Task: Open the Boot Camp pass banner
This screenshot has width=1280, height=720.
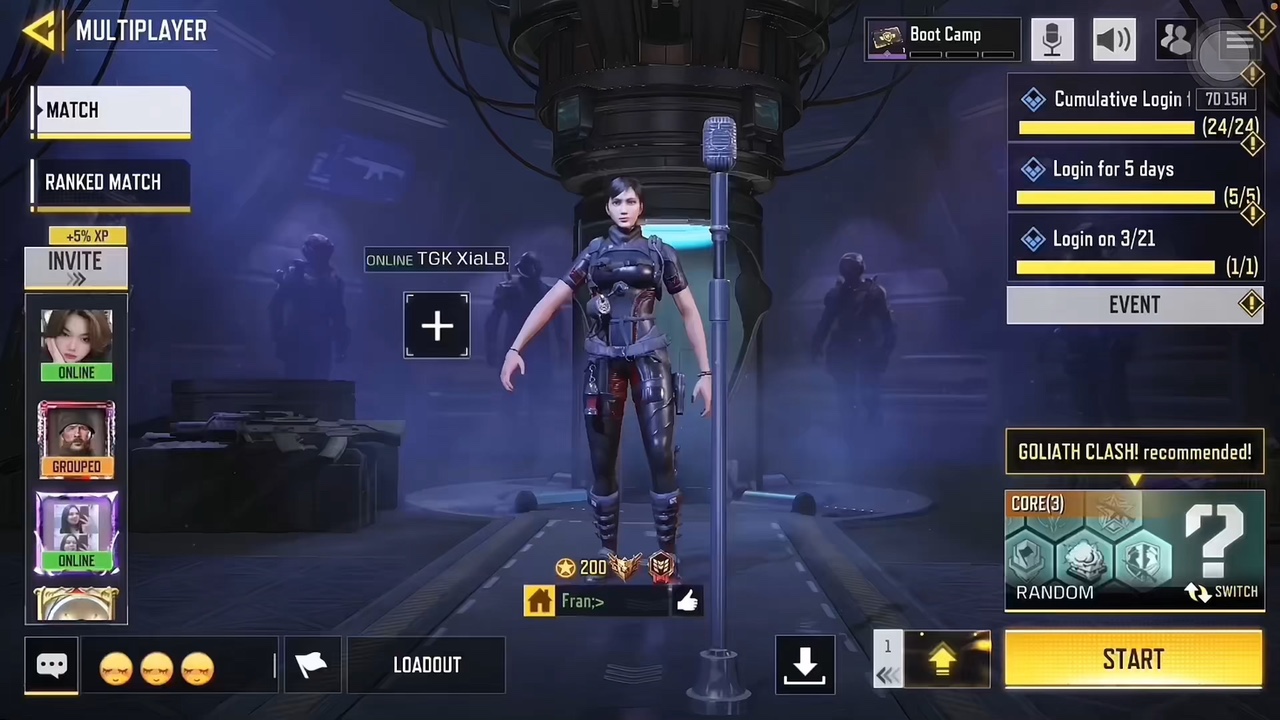Action: pos(943,39)
